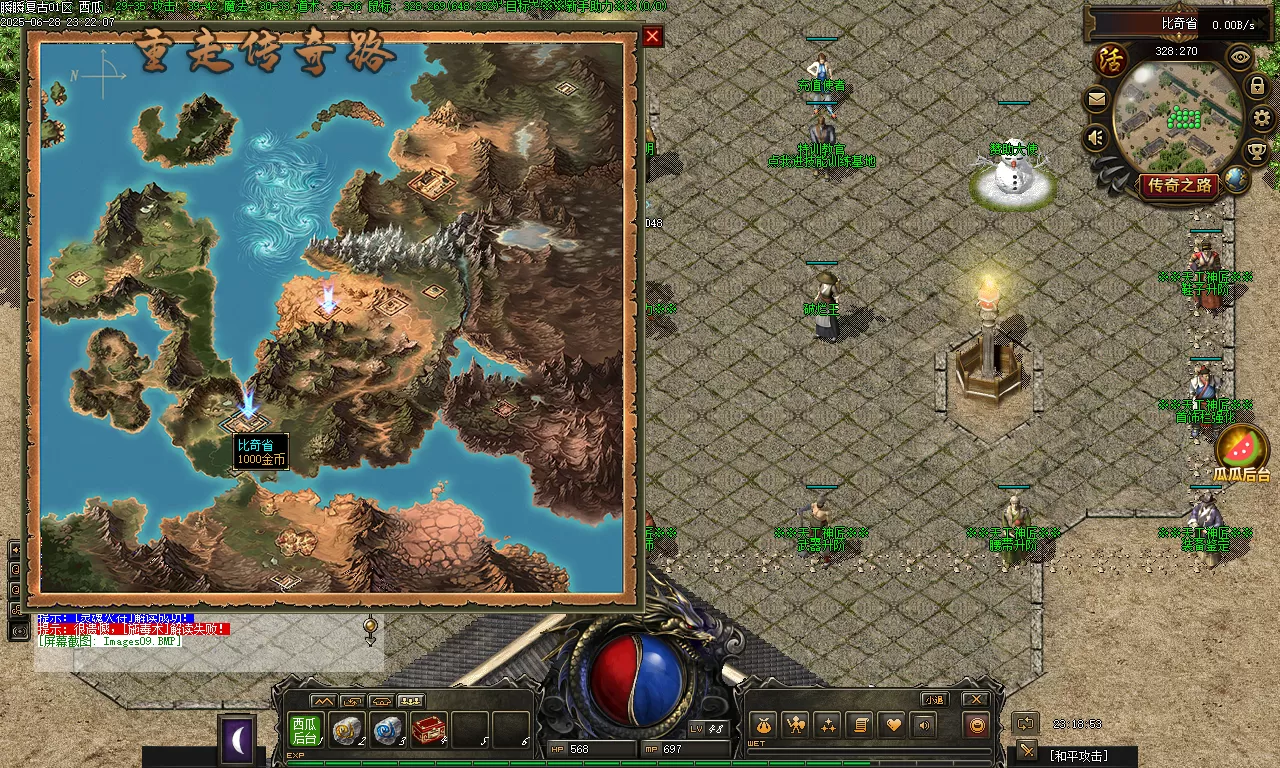Screen dimensions: 1280x768
Task: Open the mail envelope icon
Action: tap(1097, 99)
